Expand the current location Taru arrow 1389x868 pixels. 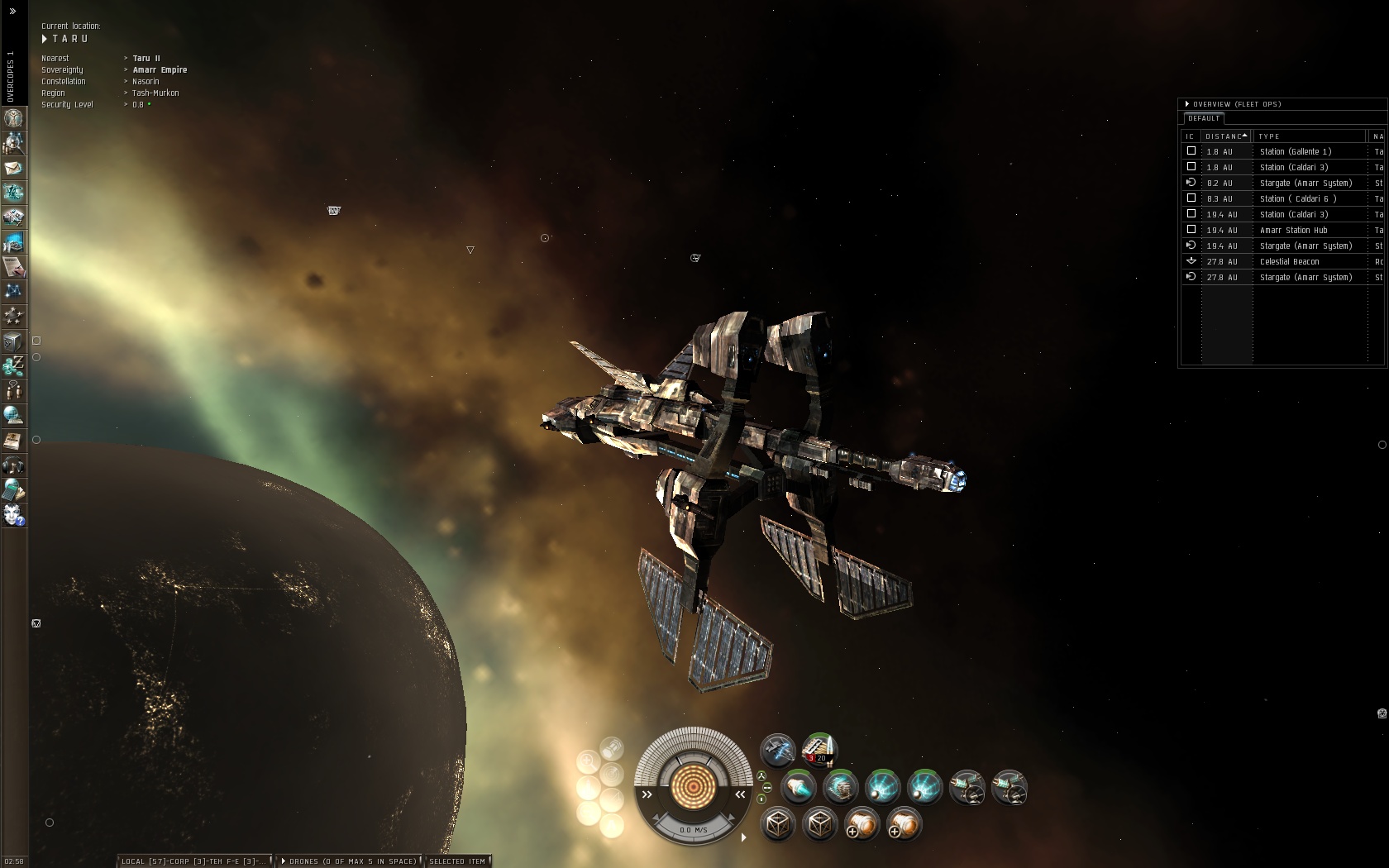click(45, 39)
